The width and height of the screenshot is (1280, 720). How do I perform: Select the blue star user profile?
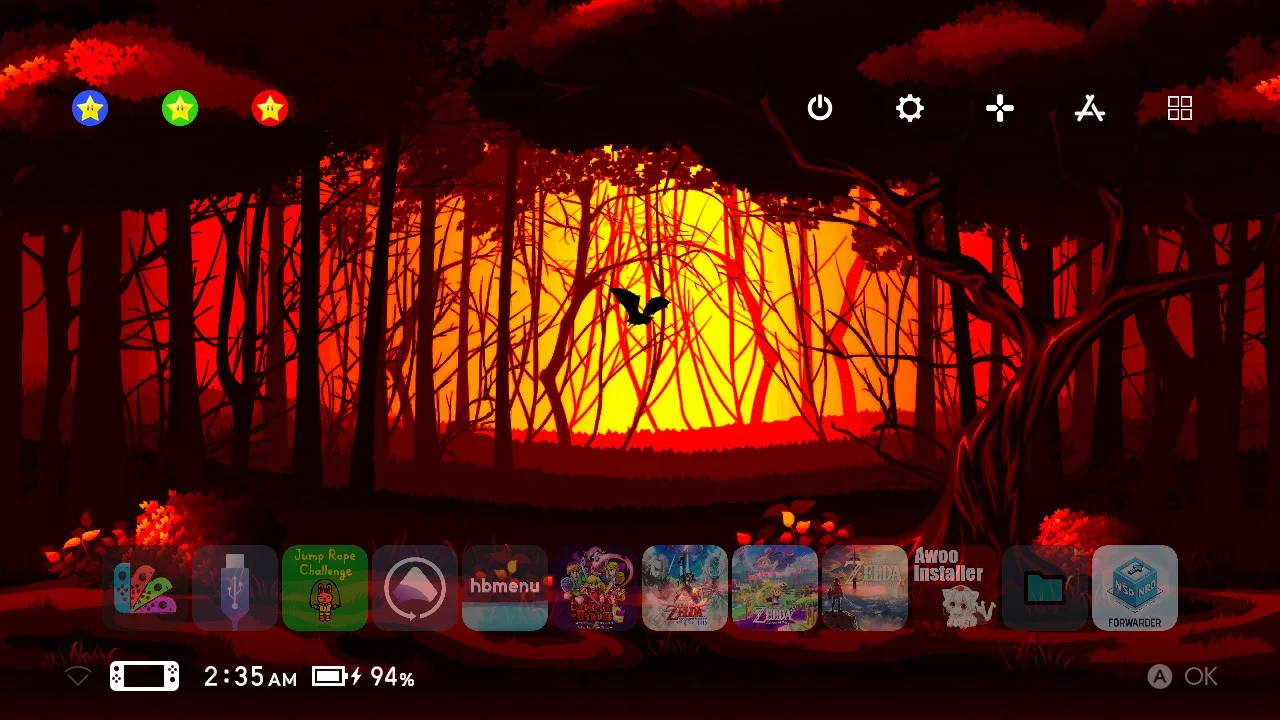click(x=90, y=108)
